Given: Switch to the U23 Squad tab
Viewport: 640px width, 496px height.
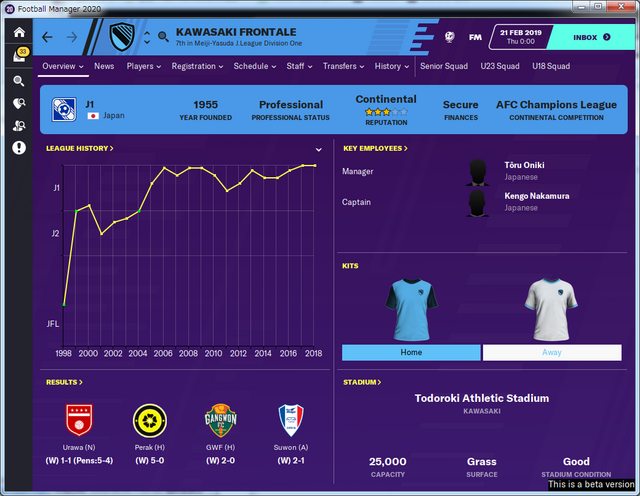Looking at the screenshot, I should tap(500, 66).
